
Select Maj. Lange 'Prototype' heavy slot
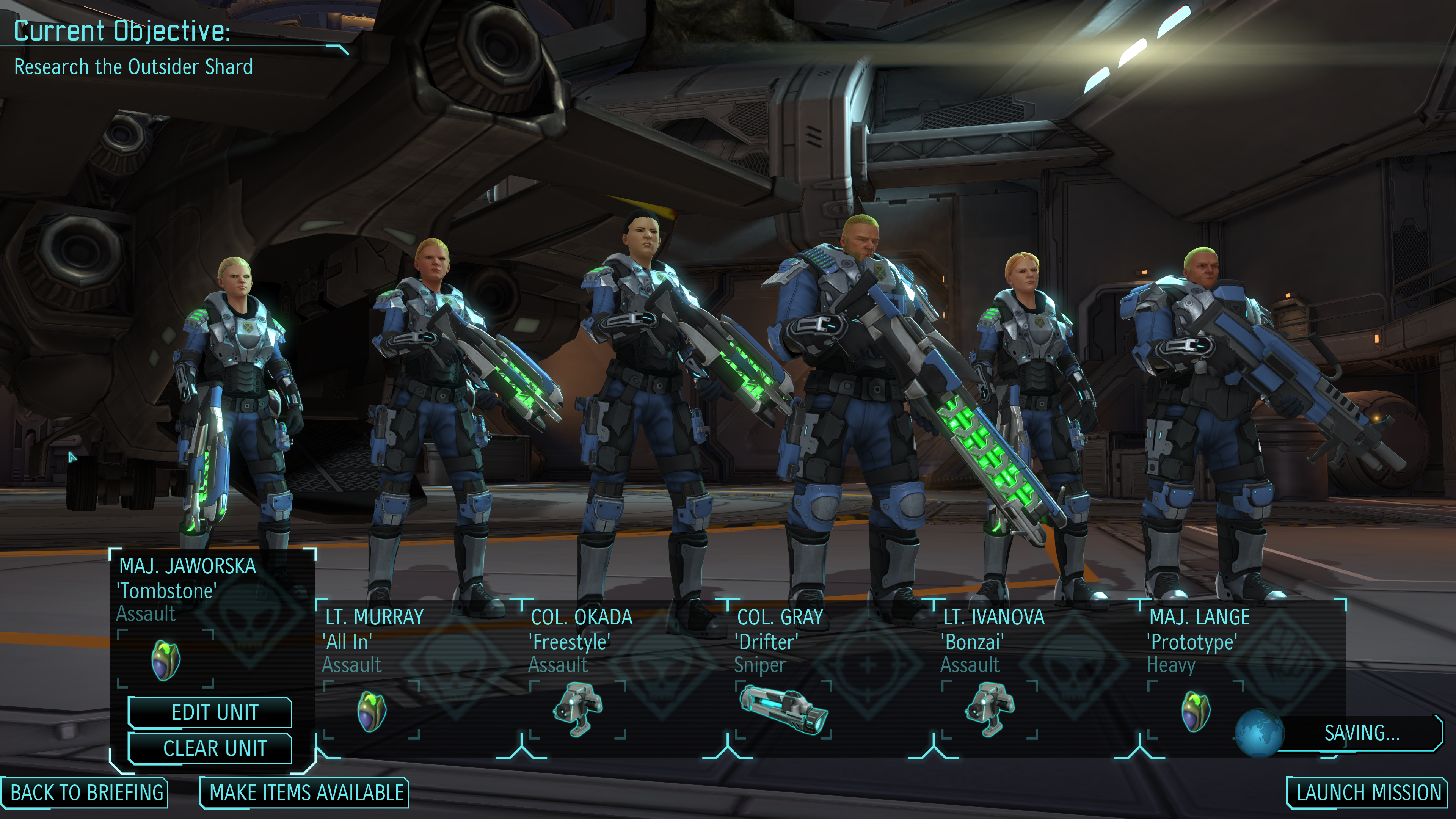pos(1198,640)
